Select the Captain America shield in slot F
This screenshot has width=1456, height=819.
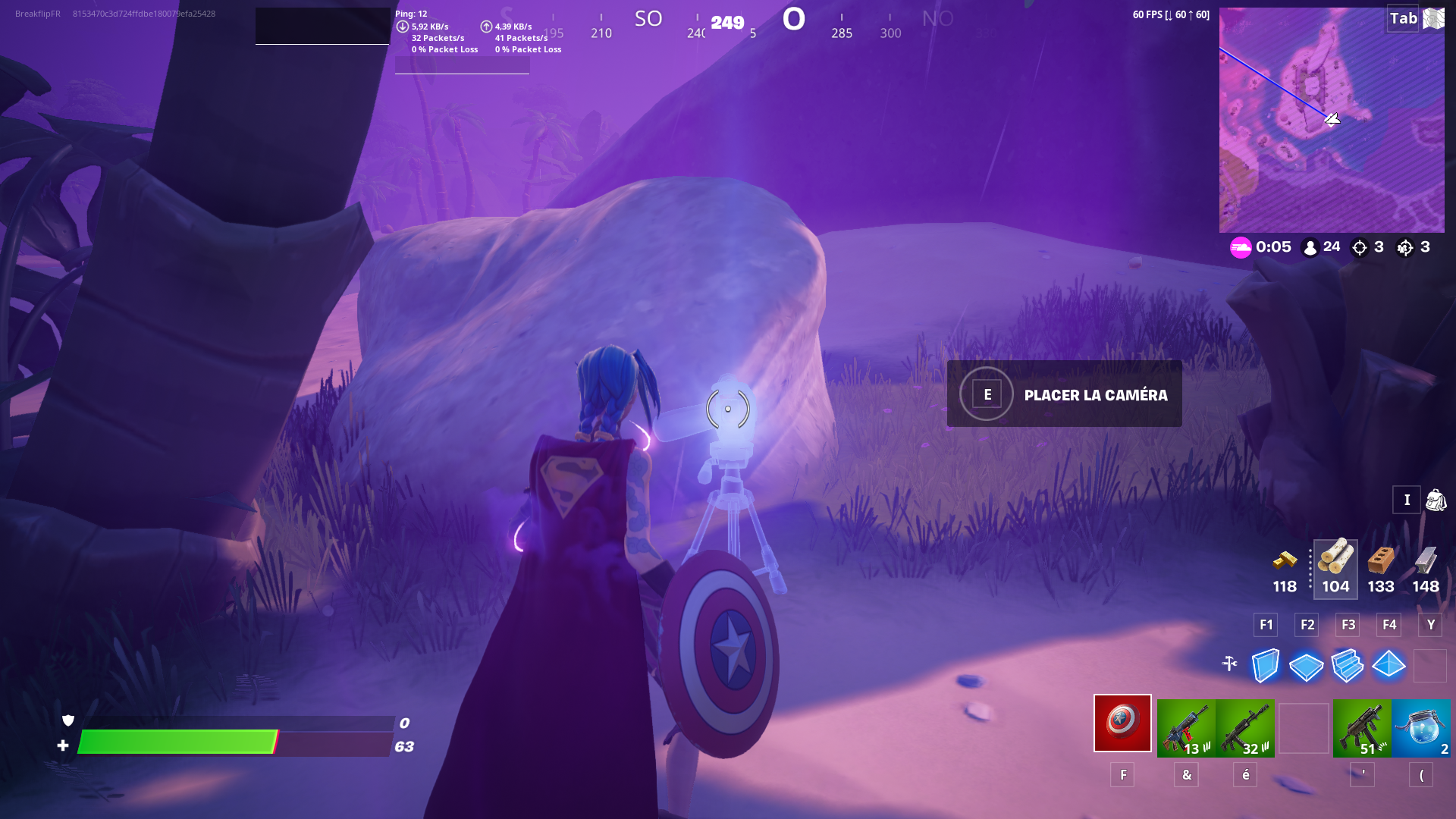pyautogui.click(x=1122, y=724)
